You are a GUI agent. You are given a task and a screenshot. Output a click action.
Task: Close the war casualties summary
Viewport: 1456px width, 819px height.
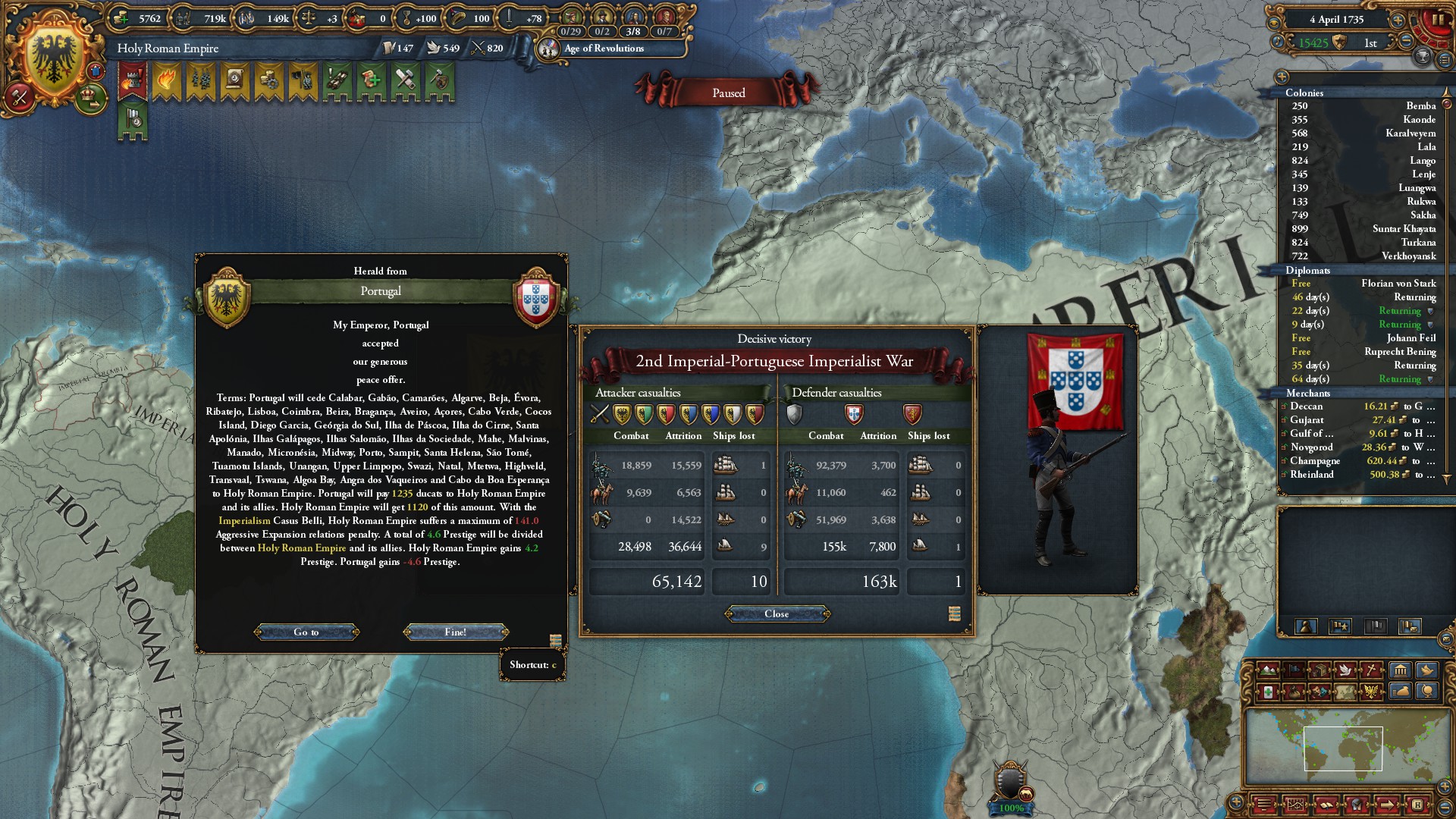click(777, 613)
